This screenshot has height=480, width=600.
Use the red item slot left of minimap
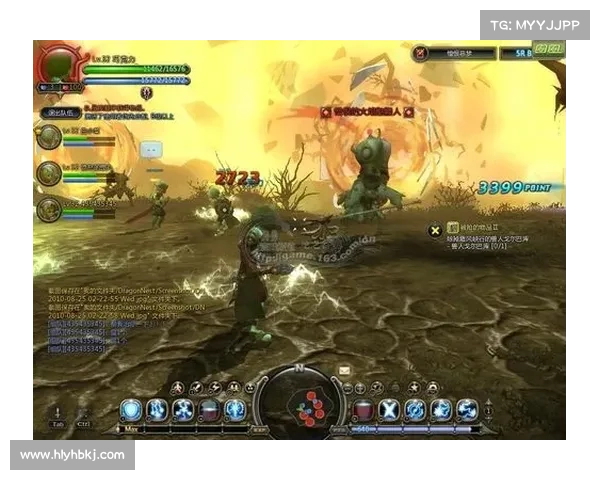[210, 409]
